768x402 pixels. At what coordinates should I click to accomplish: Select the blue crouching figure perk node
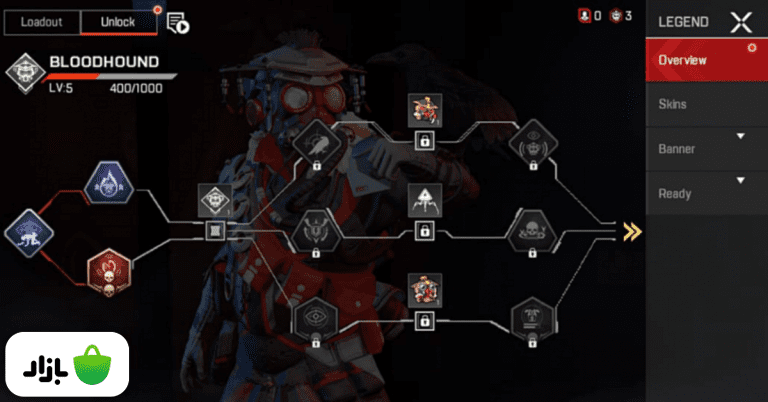pos(26,232)
